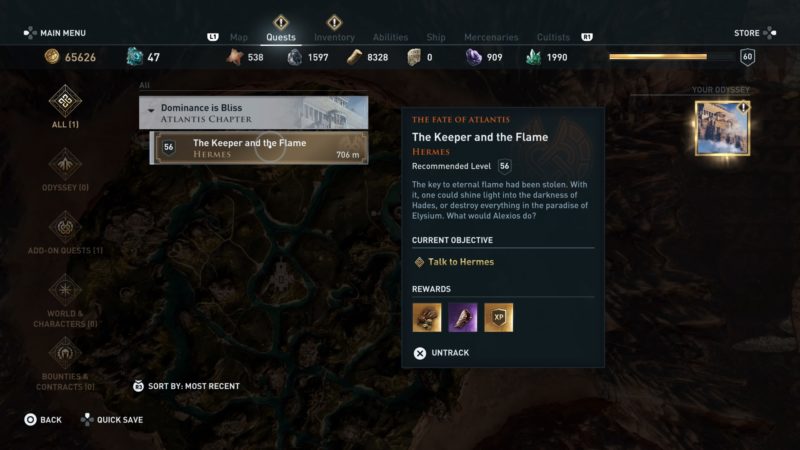Screen dimensions: 800x450
Task: Open the Main Menu
Action: (55, 33)
